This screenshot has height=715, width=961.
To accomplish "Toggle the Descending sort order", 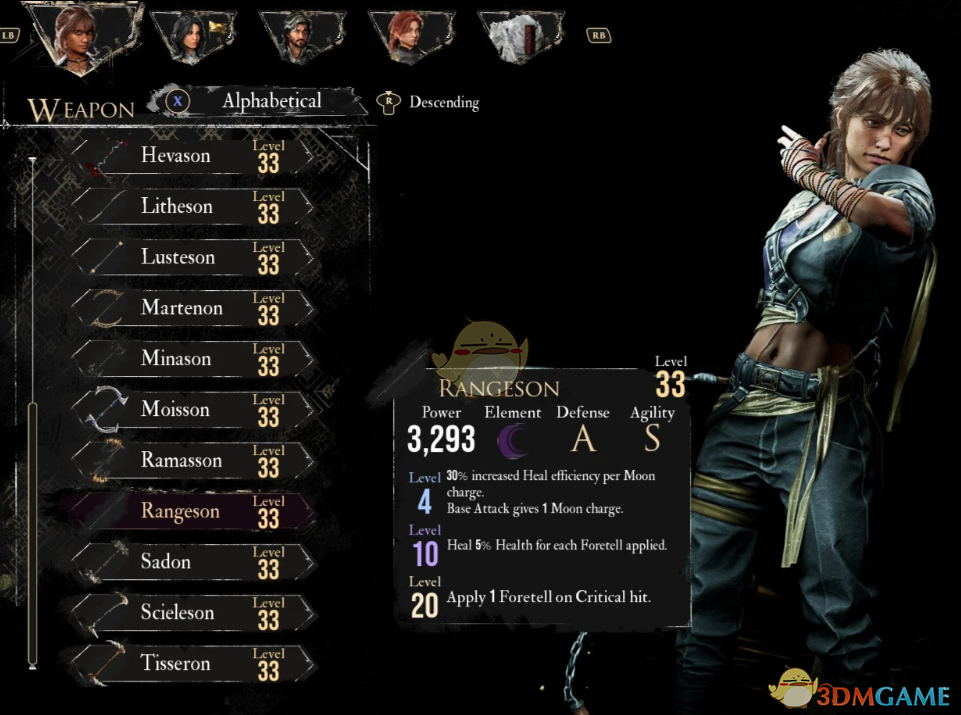I will [442, 102].
